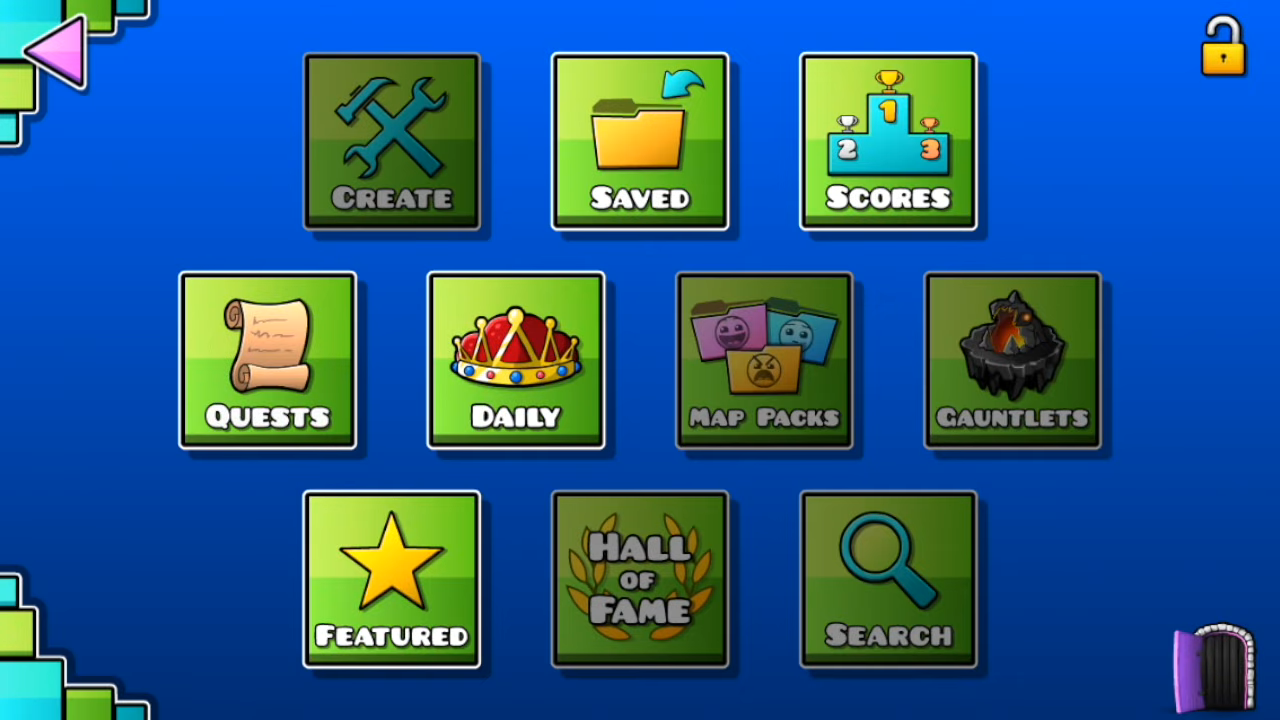
Task: Open the Quests scroll
Action: [x=267, y=358]
